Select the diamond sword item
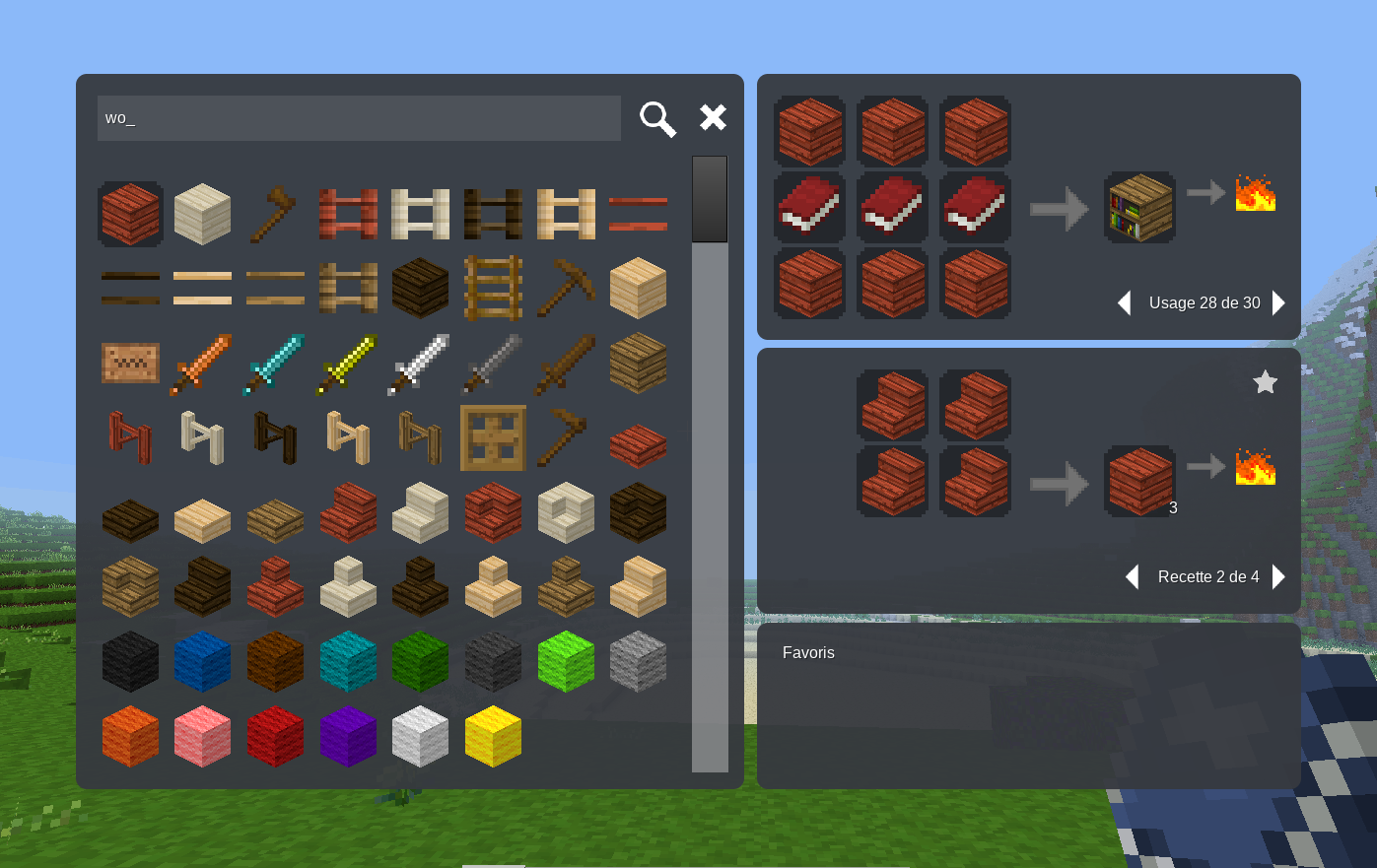Screen dimensions: 1377x868 (x=275, y=365)
